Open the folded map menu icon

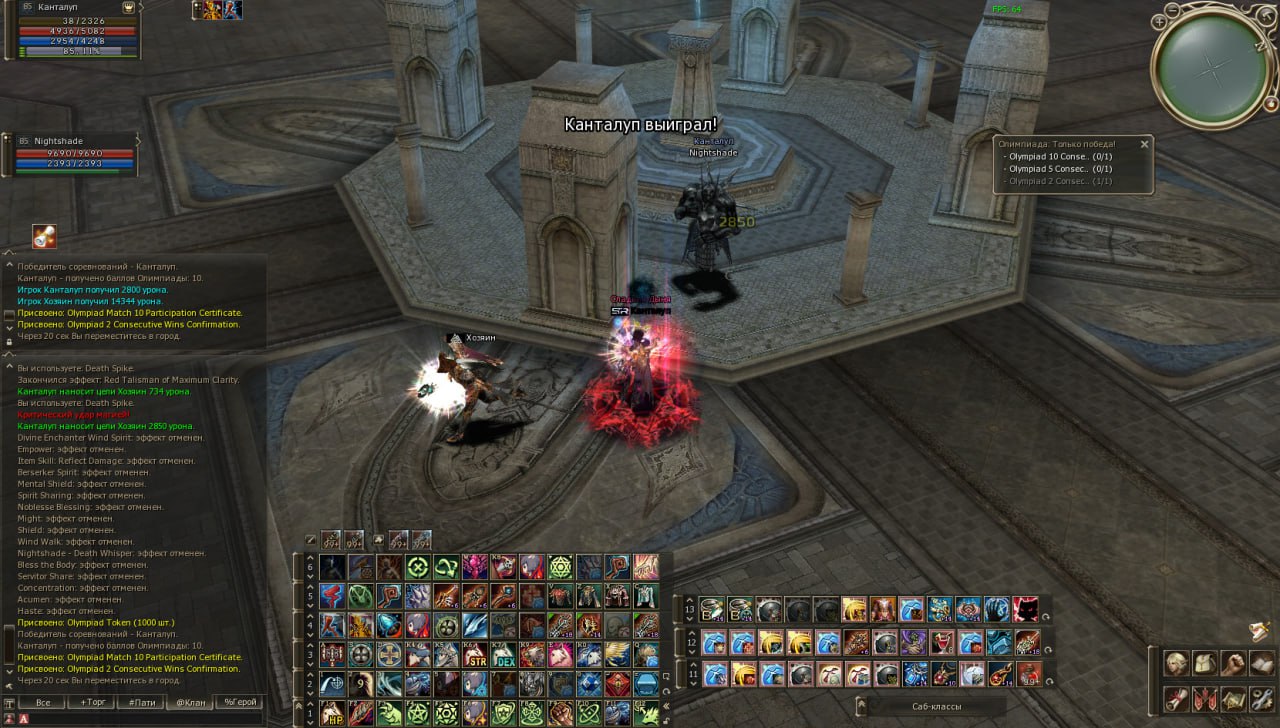[1233, 697]
